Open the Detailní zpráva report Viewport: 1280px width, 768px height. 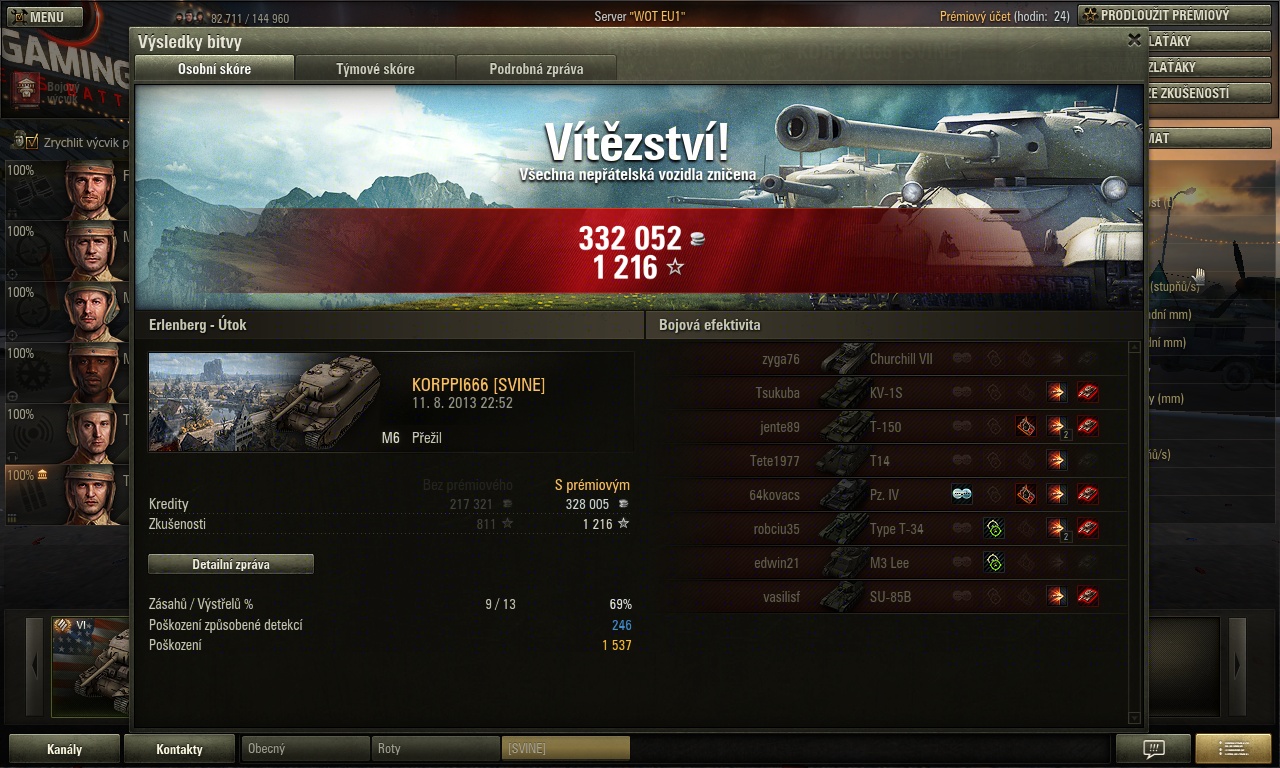(x=231, y=564)
